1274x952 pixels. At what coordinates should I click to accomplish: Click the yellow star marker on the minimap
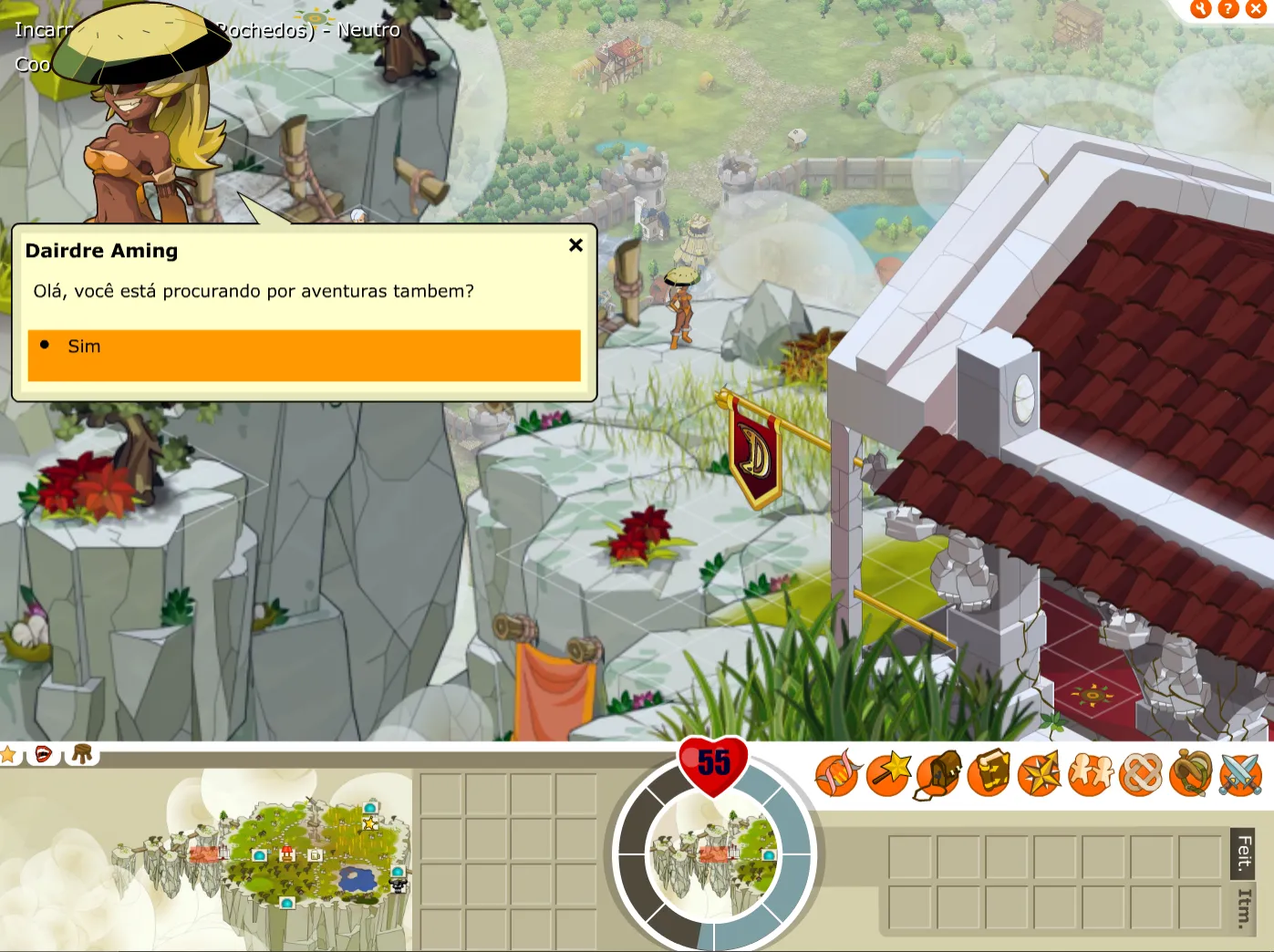click(x=369, y=823)
